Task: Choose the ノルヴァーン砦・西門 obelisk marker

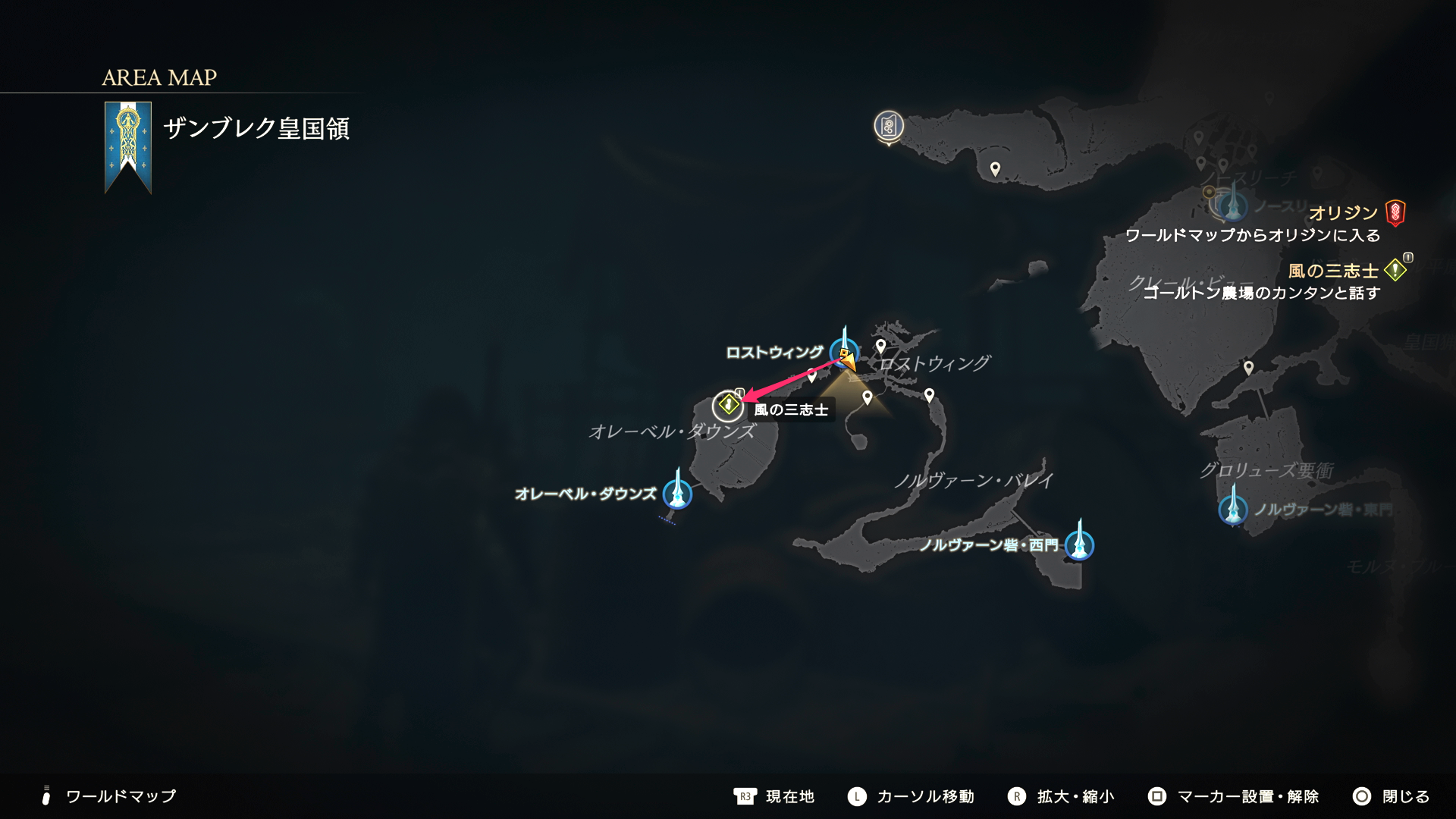Action: coord(1079,544)
